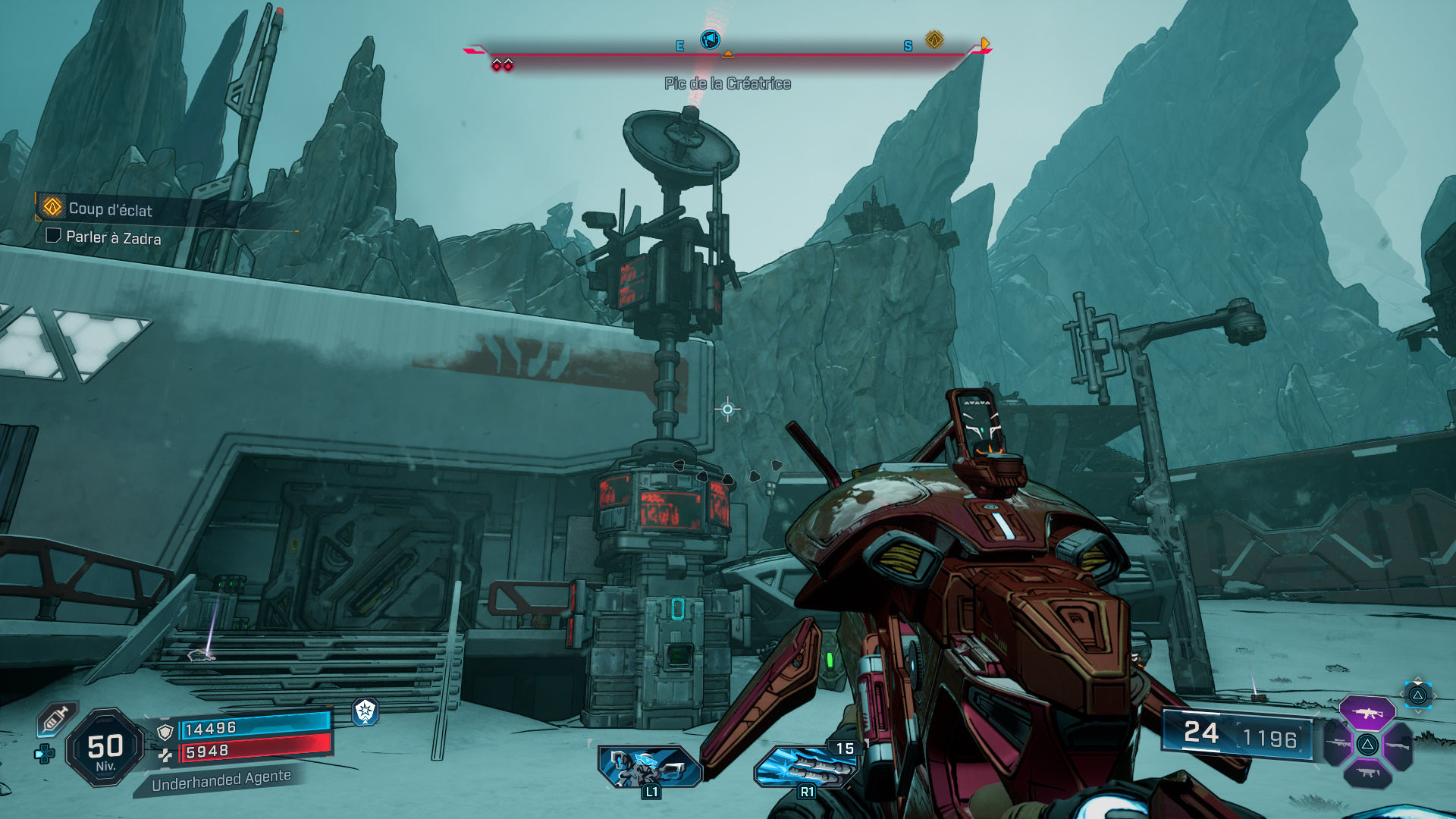This screenshot has width=1456, height=819.
Task: Click the shield star buff icon
Action: [x=366, y=711]
